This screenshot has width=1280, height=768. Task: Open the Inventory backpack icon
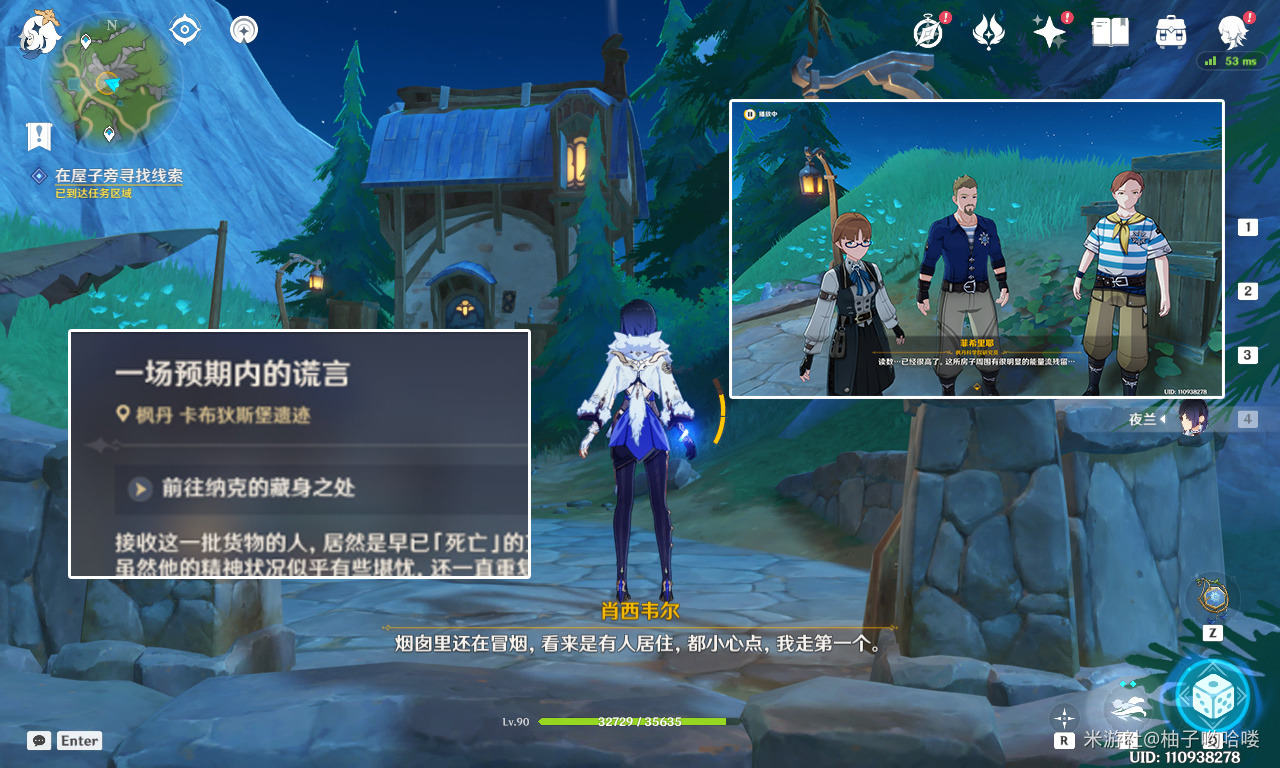point(1170,31)
